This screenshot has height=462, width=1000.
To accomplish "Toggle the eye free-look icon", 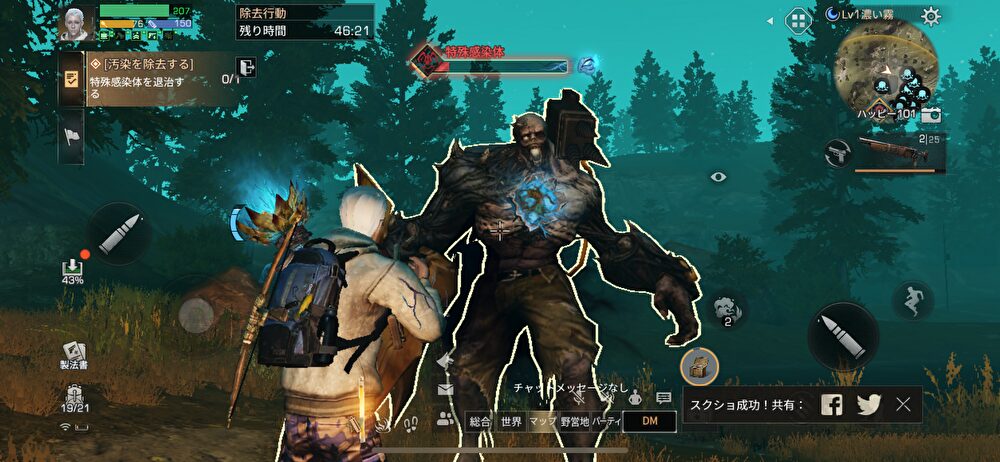I will pyautogui.click(x=718, y=177).
